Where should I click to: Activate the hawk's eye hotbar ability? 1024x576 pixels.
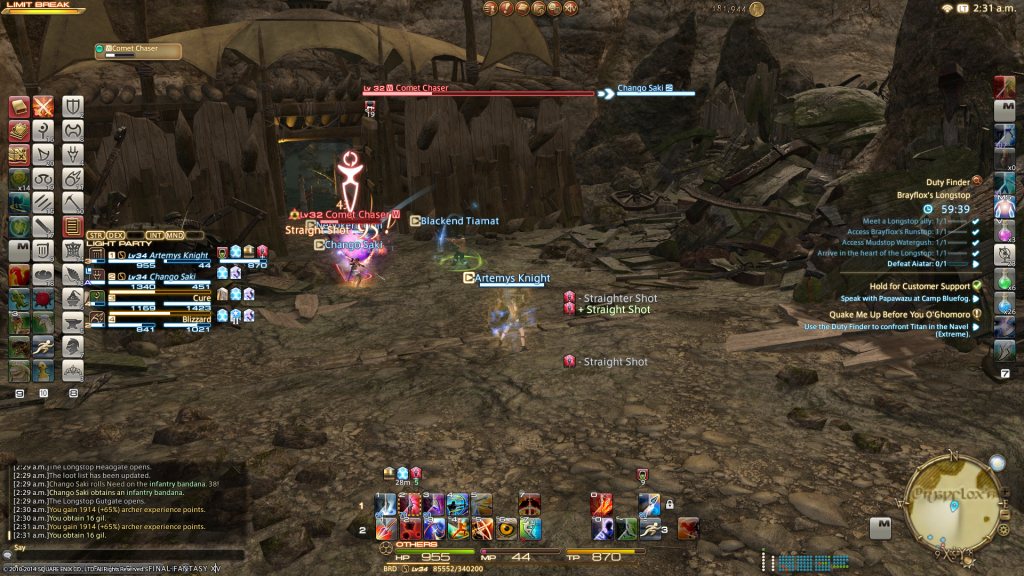[x=506, y=526]
